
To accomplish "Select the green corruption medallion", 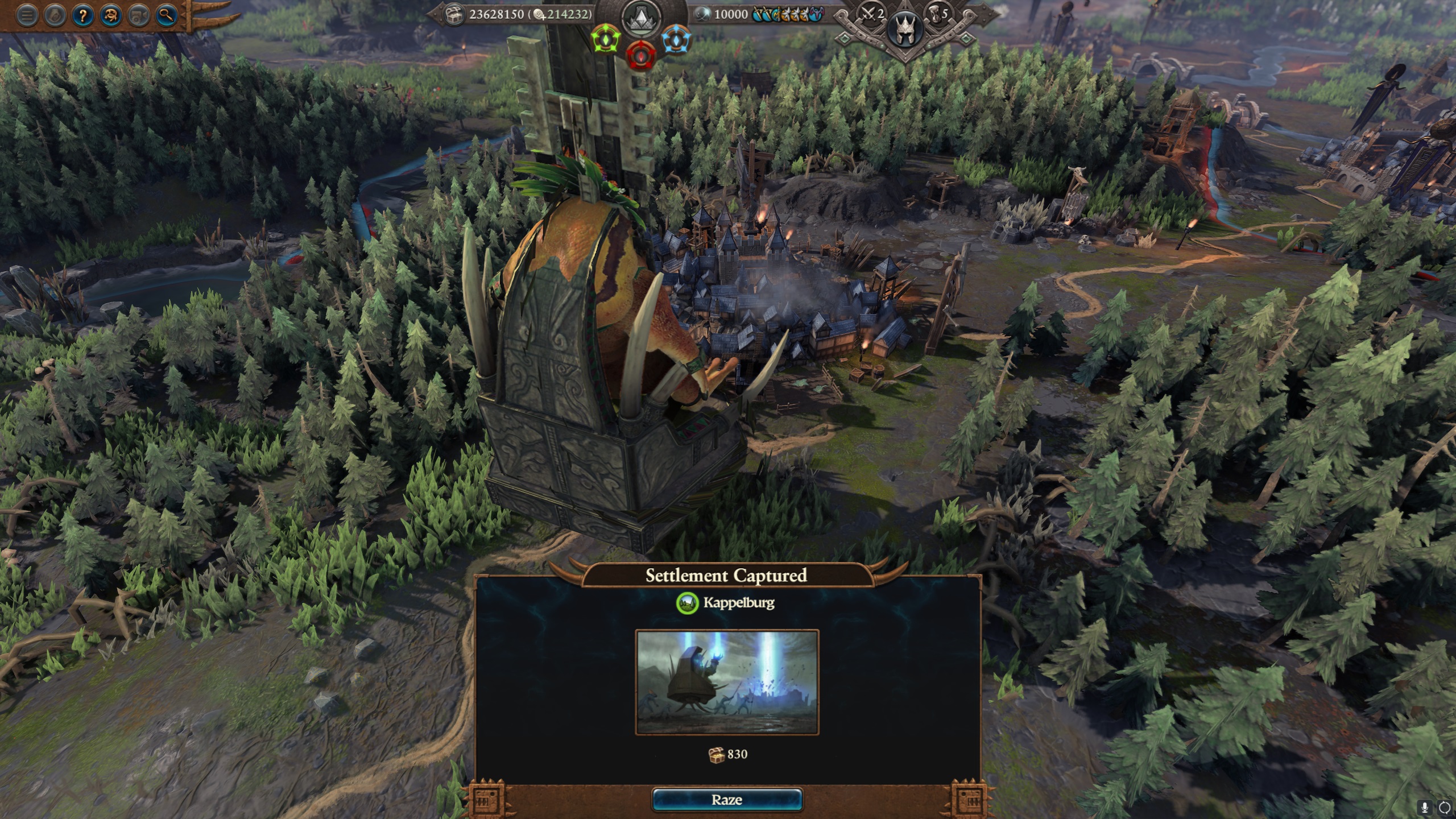I will point(606,40).
